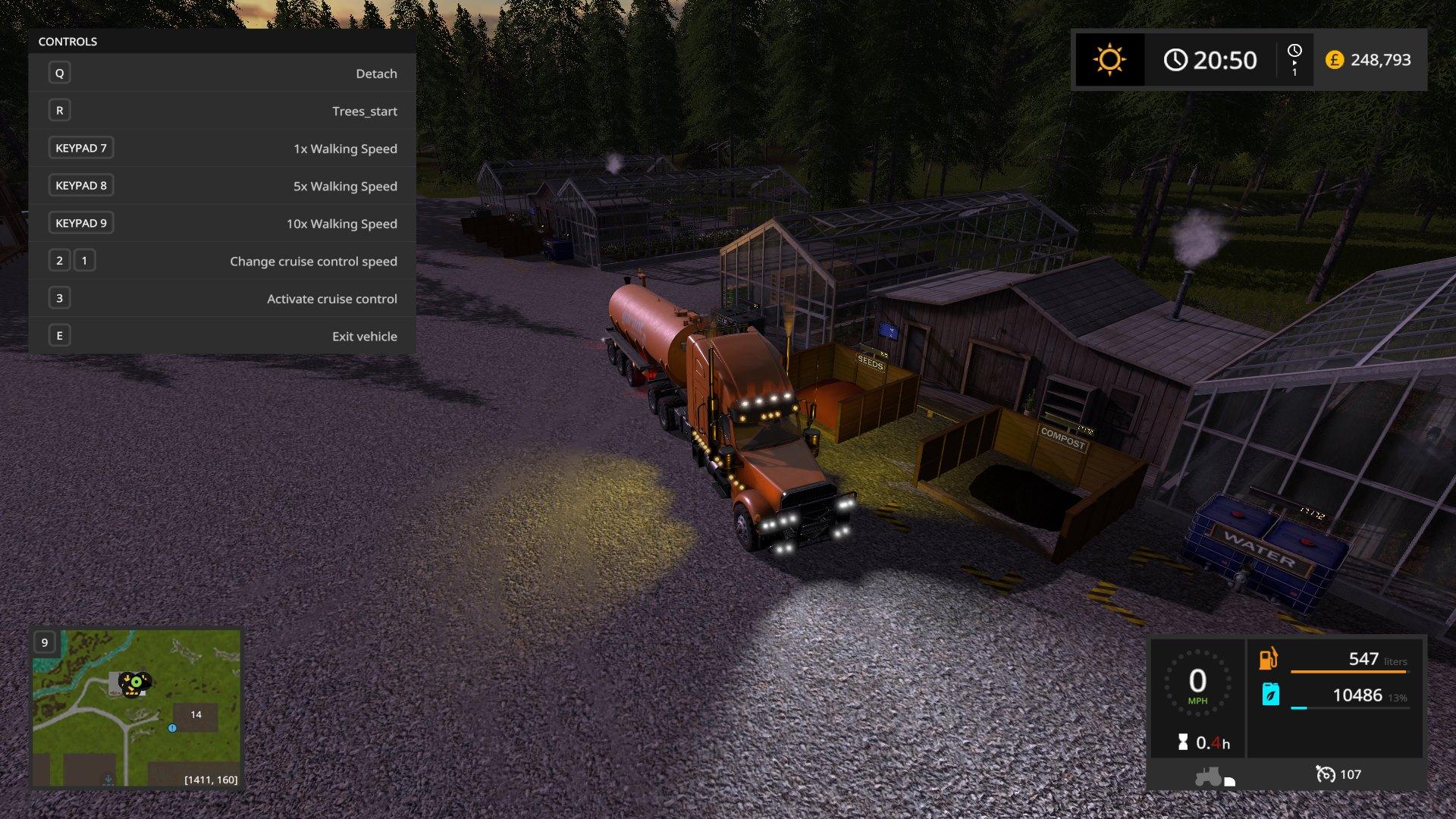1456x819 pixels.
Task: Click the time scale clock icon
Action: [1294, 51]
